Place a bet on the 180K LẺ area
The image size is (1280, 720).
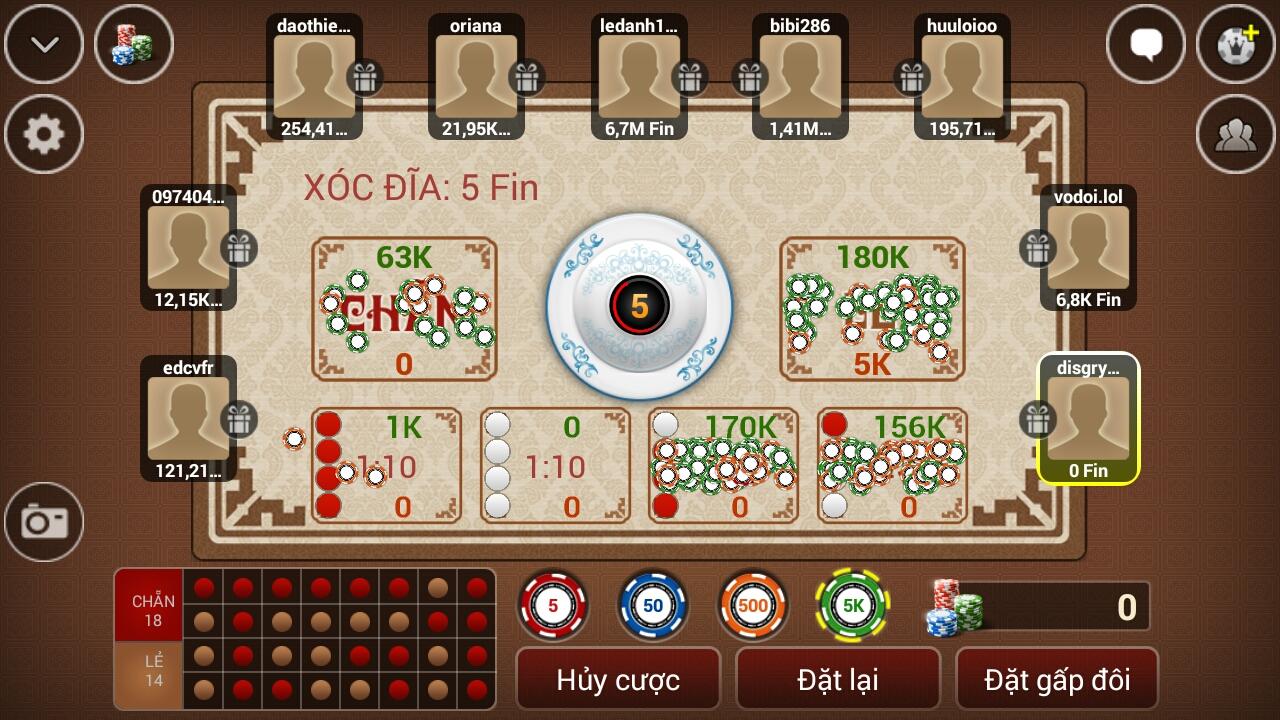click(x=872, y=308)
